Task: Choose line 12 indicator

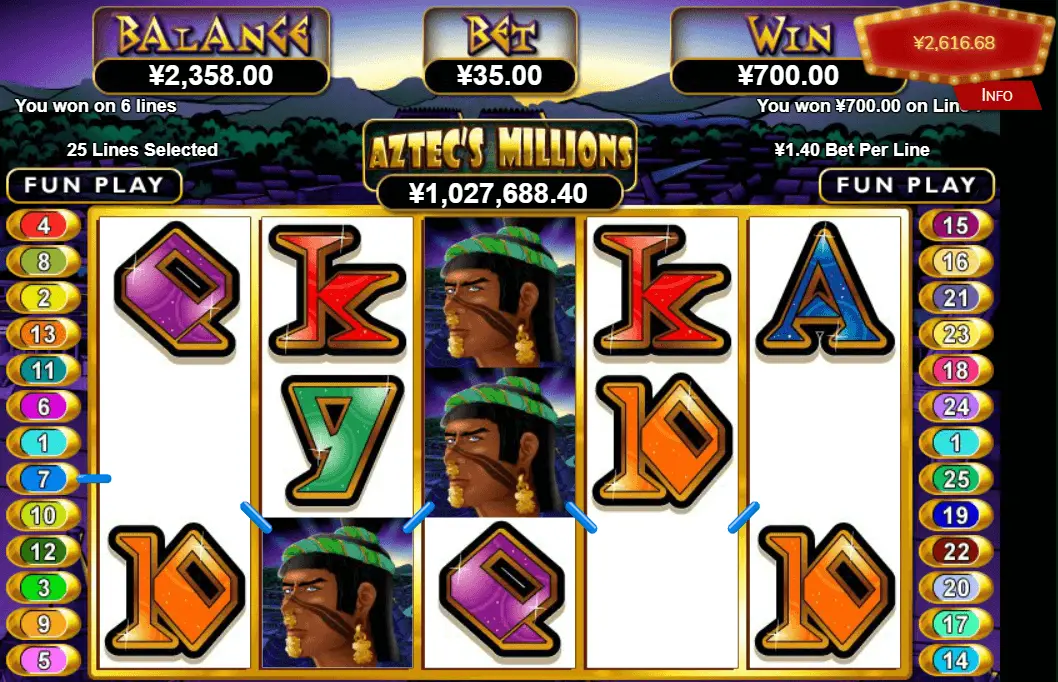Action: (43, 551)
